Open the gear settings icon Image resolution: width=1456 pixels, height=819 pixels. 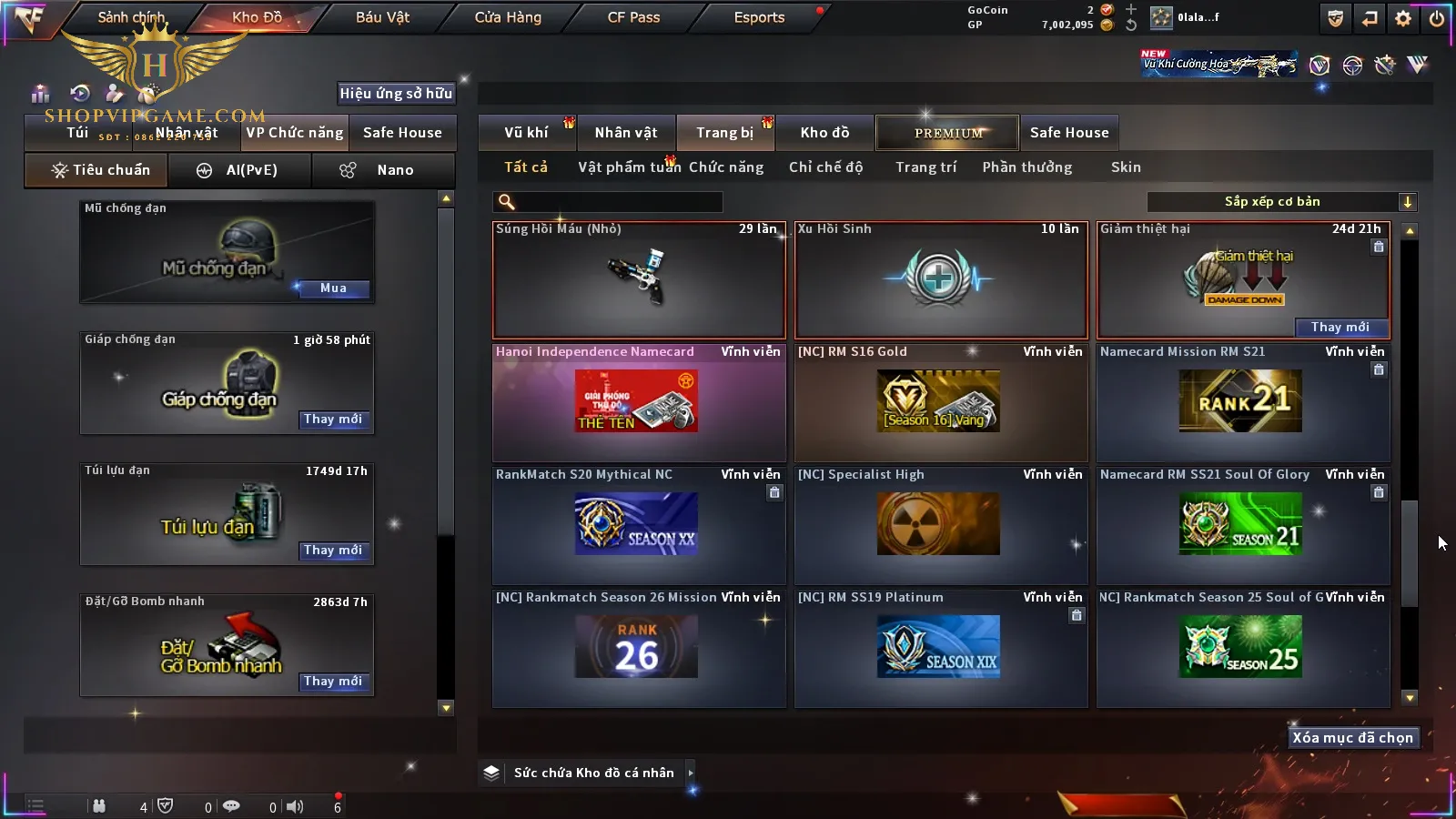[x=1403, y=18]
